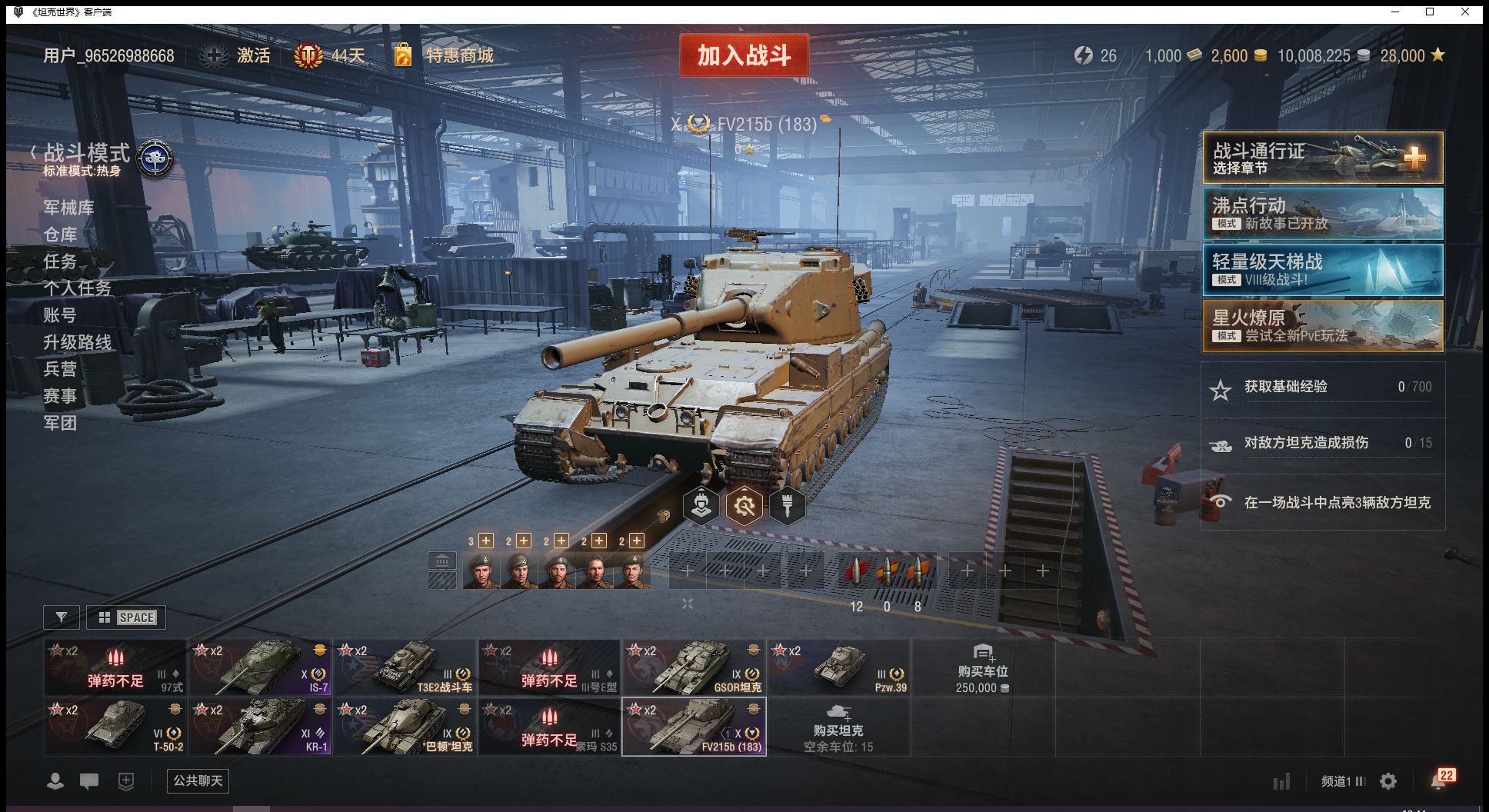Open the tank carousel filter funnel

(x=62, y=617)
